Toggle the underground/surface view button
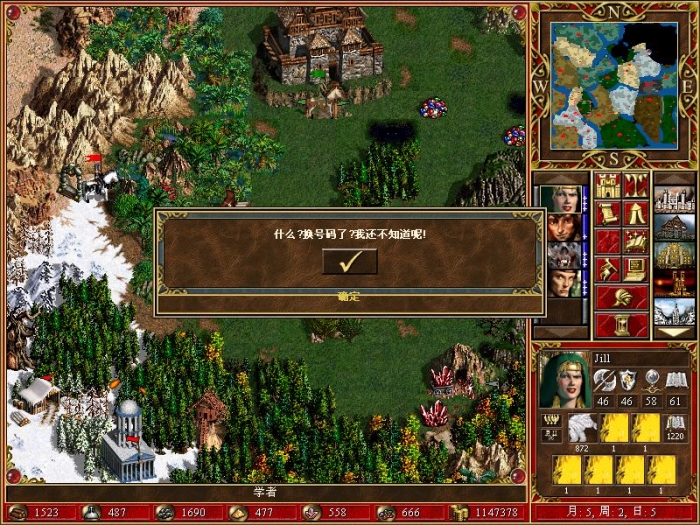This screenshot has height=525, width=700. [636, 185]
